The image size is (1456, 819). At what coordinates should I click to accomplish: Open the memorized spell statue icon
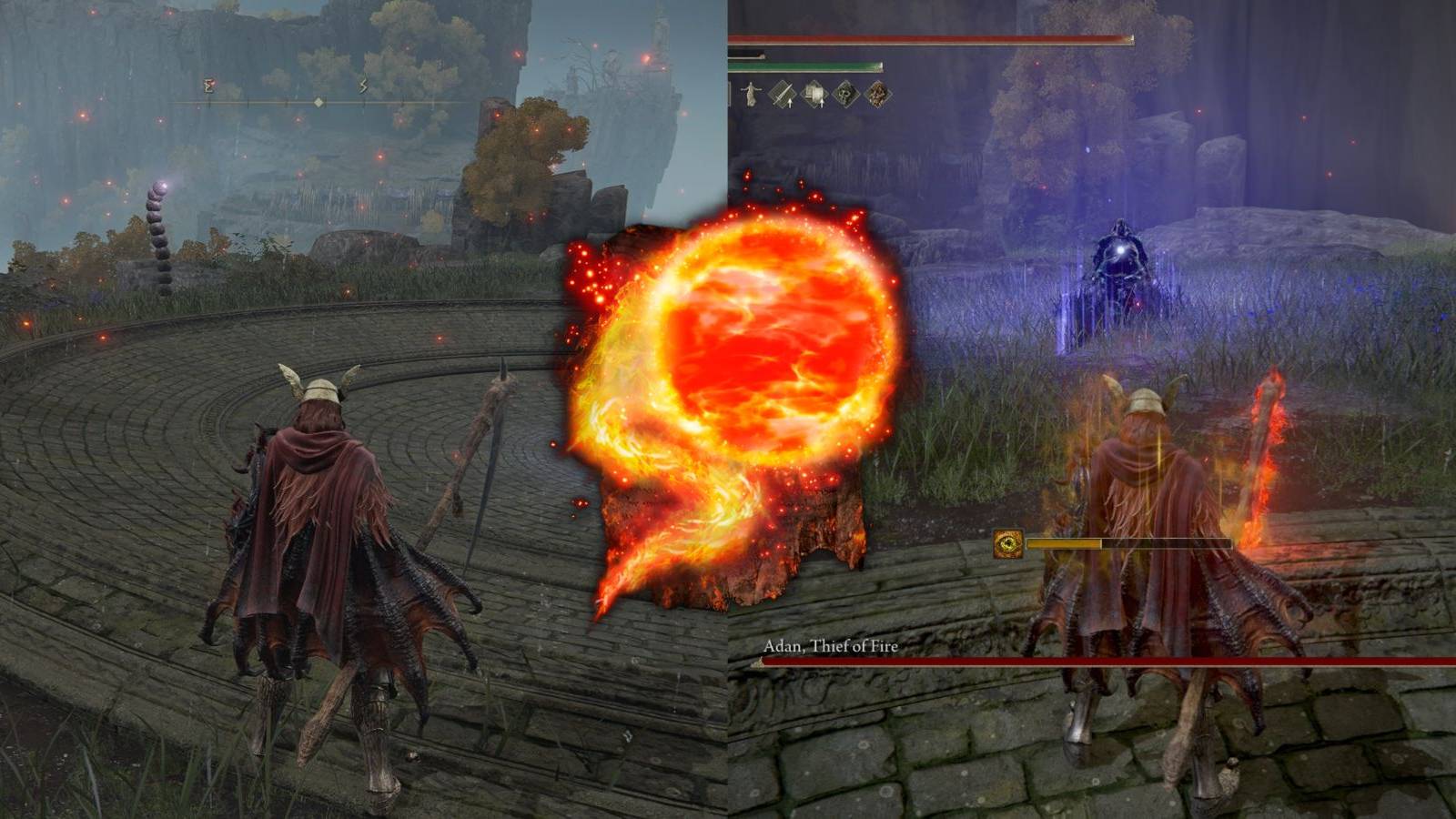pos(750,94)
